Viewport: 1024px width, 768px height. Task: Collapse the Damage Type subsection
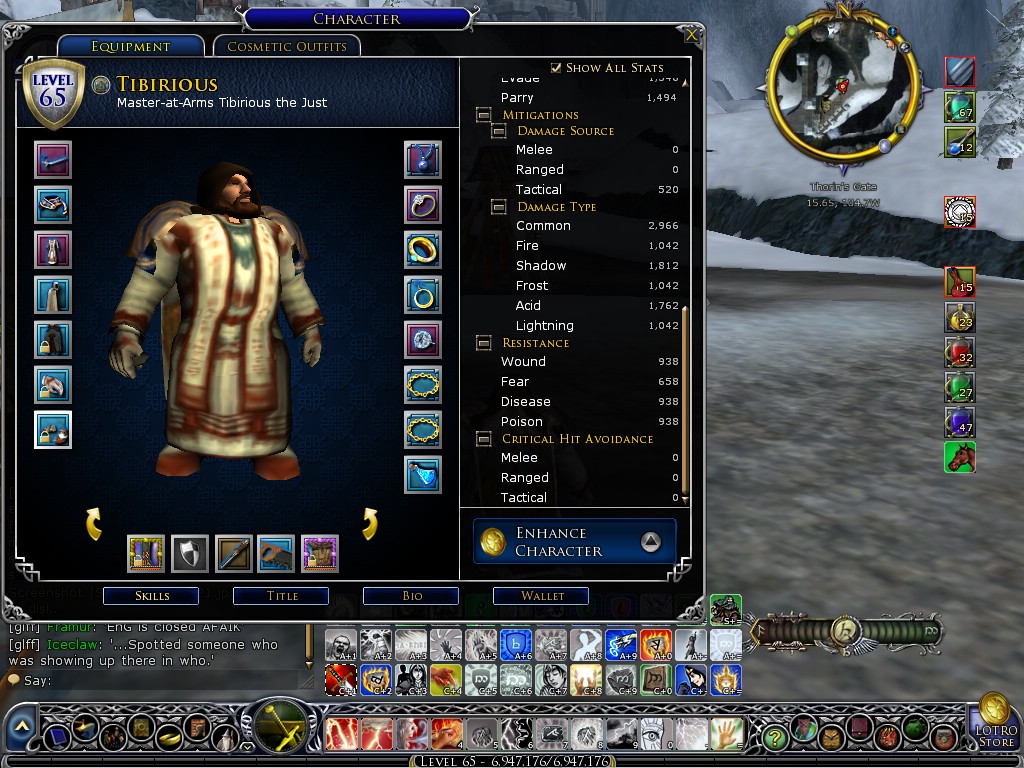(499, 207)
